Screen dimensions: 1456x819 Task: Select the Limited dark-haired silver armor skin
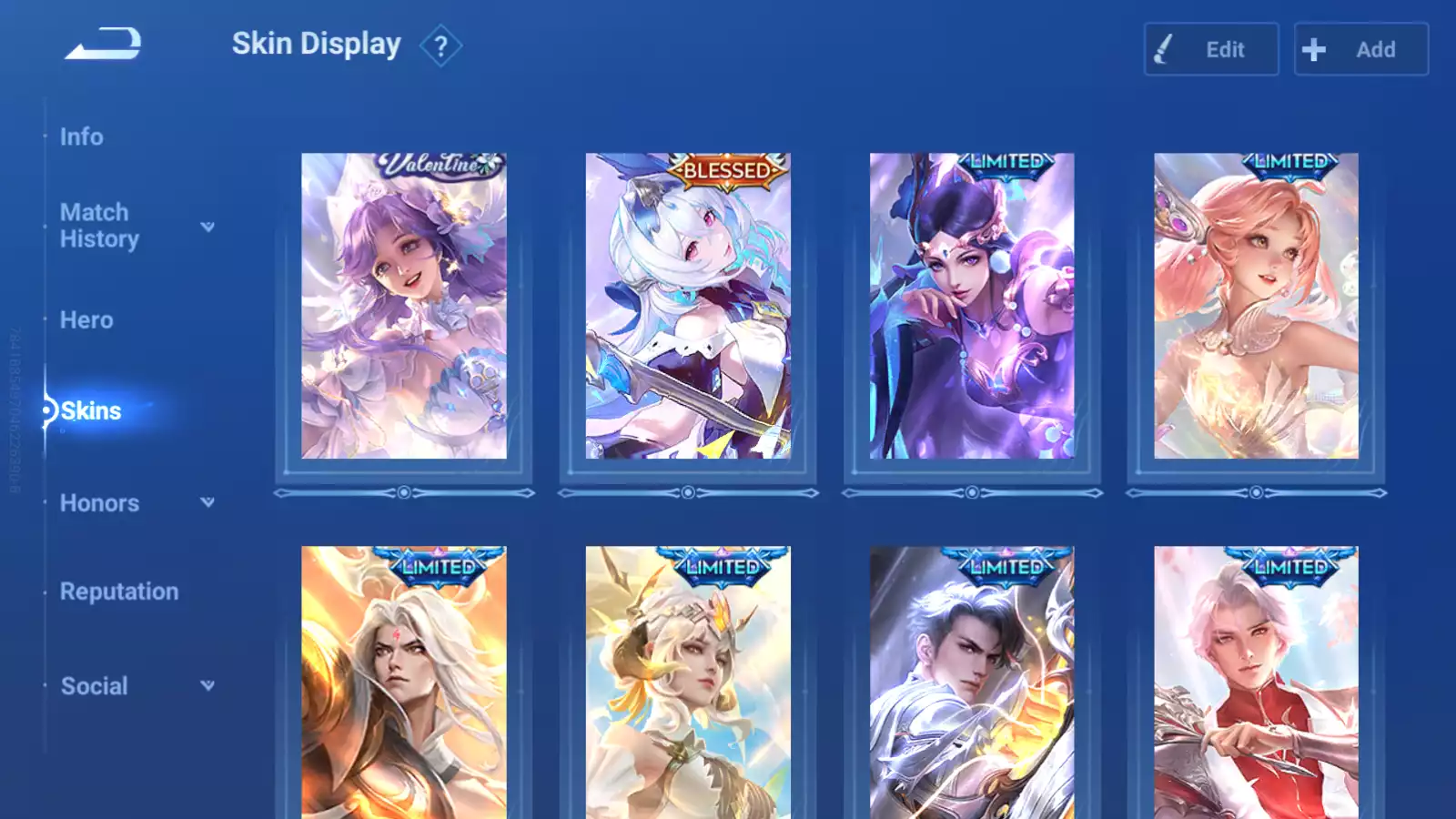(x=972, y=682)
